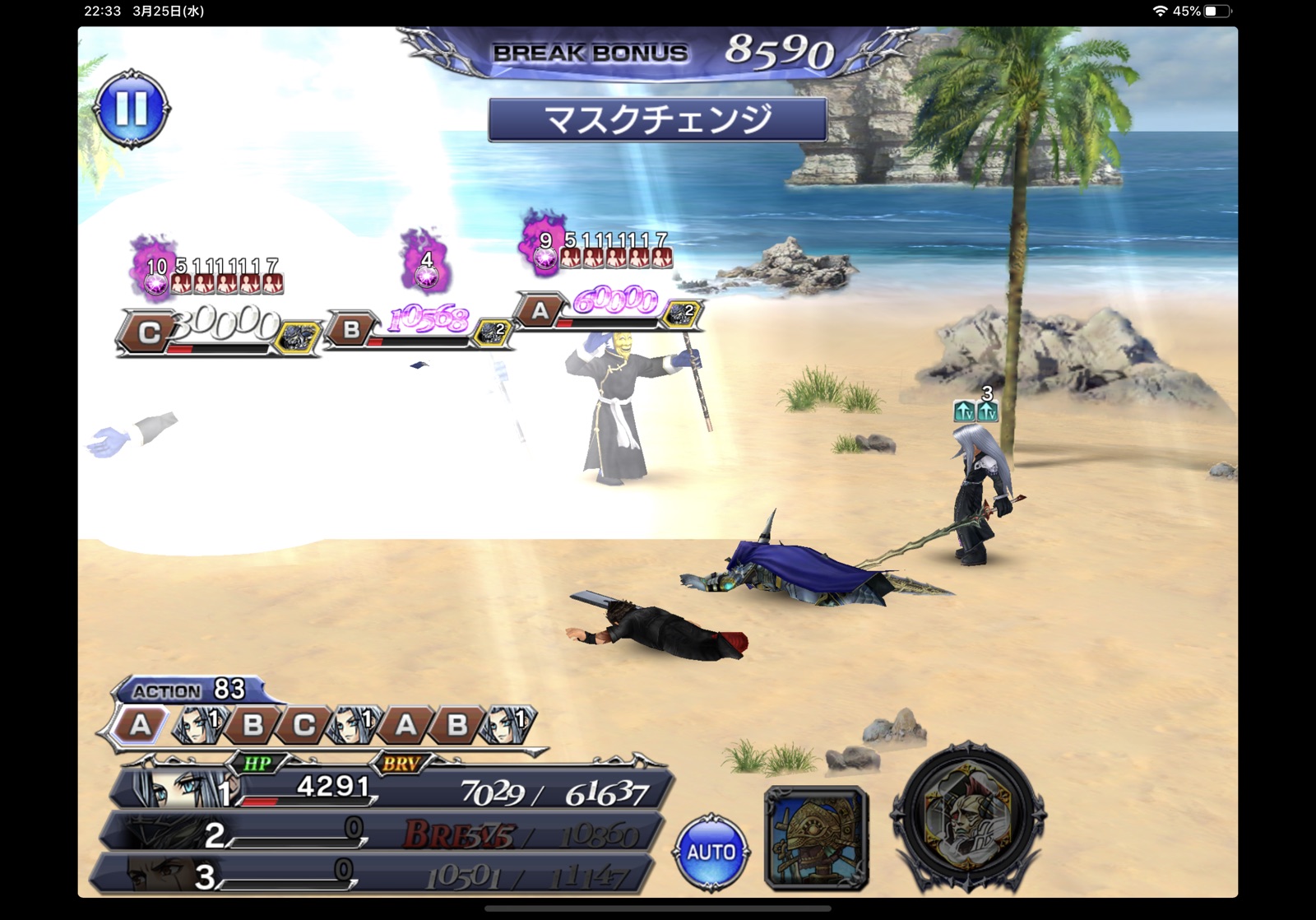Pause the battle with the blue pause button
Image resolution: width=1316 pixels, height=920 pixels.
point(132,109)
